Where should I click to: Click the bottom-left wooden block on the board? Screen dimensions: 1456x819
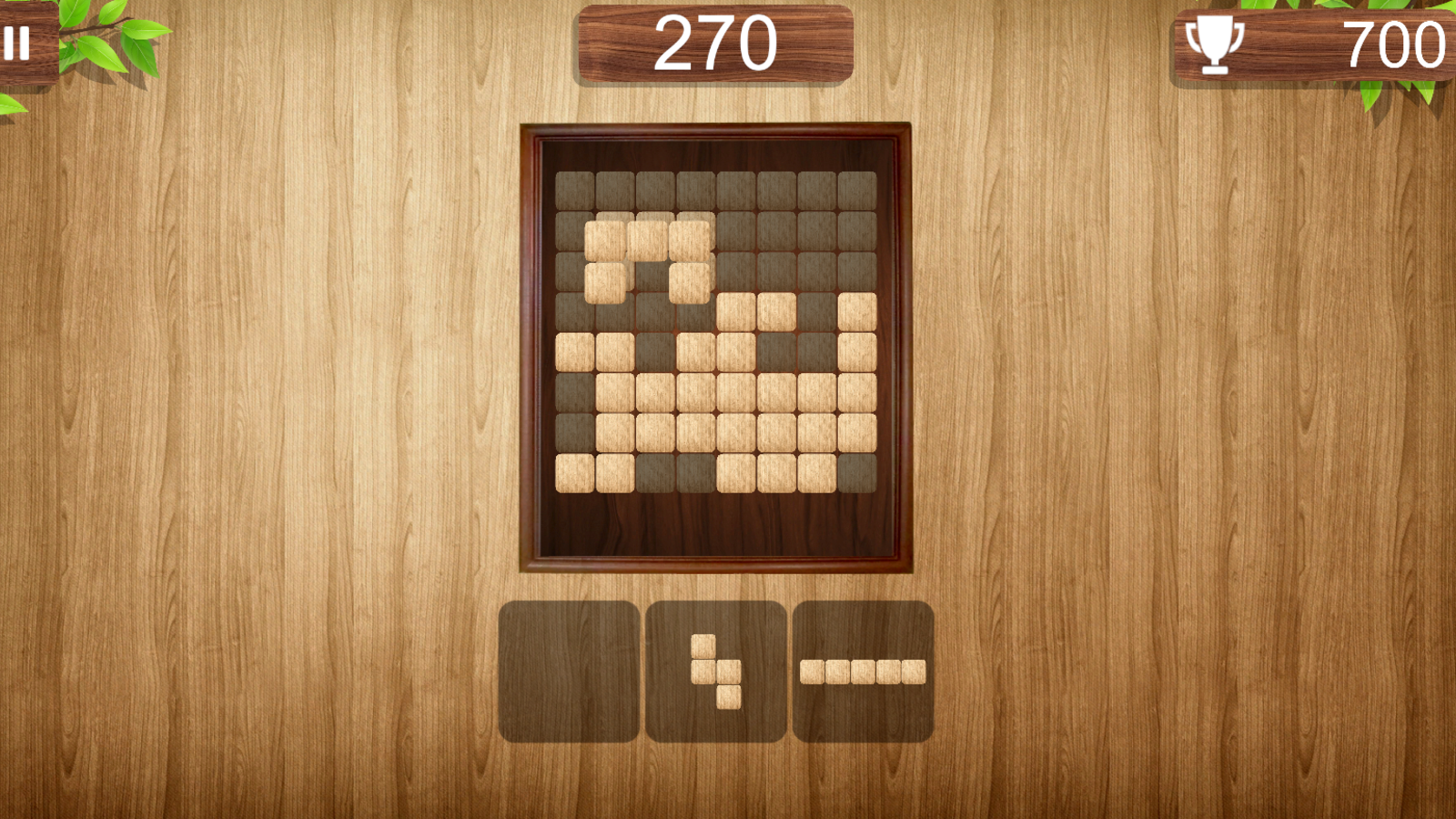click(576, 471)
